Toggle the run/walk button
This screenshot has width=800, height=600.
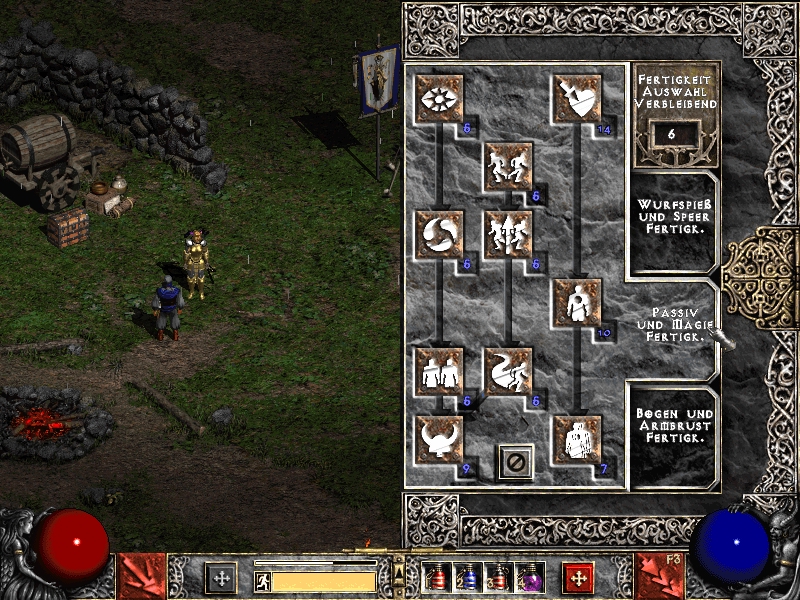262,580
